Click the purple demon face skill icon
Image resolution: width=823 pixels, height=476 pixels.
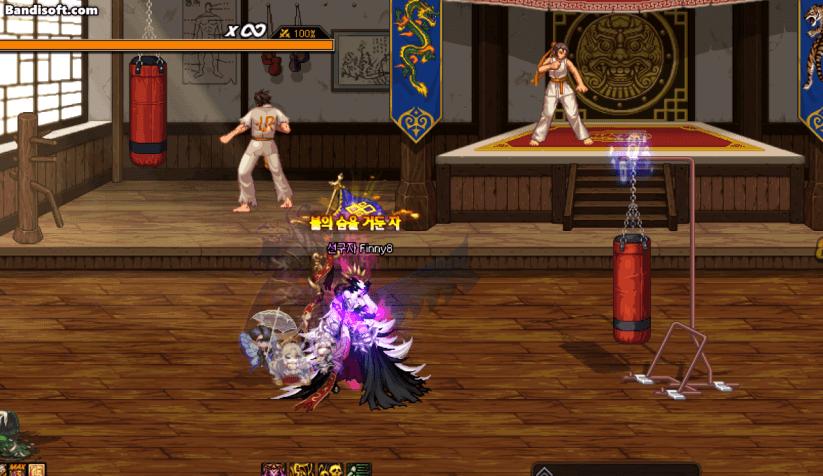[x=272, y=470]
